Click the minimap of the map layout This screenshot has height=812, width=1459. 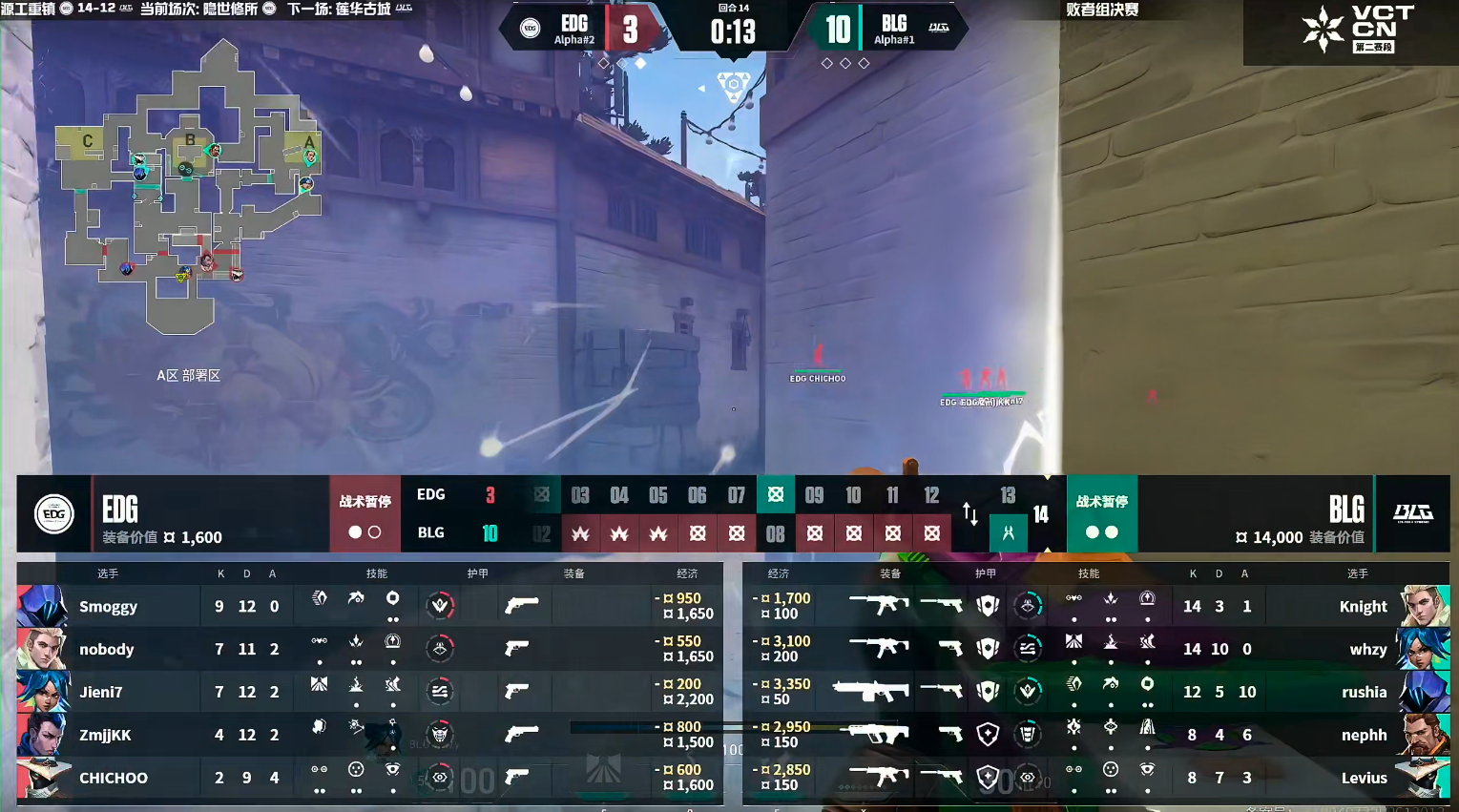[191, 191]
